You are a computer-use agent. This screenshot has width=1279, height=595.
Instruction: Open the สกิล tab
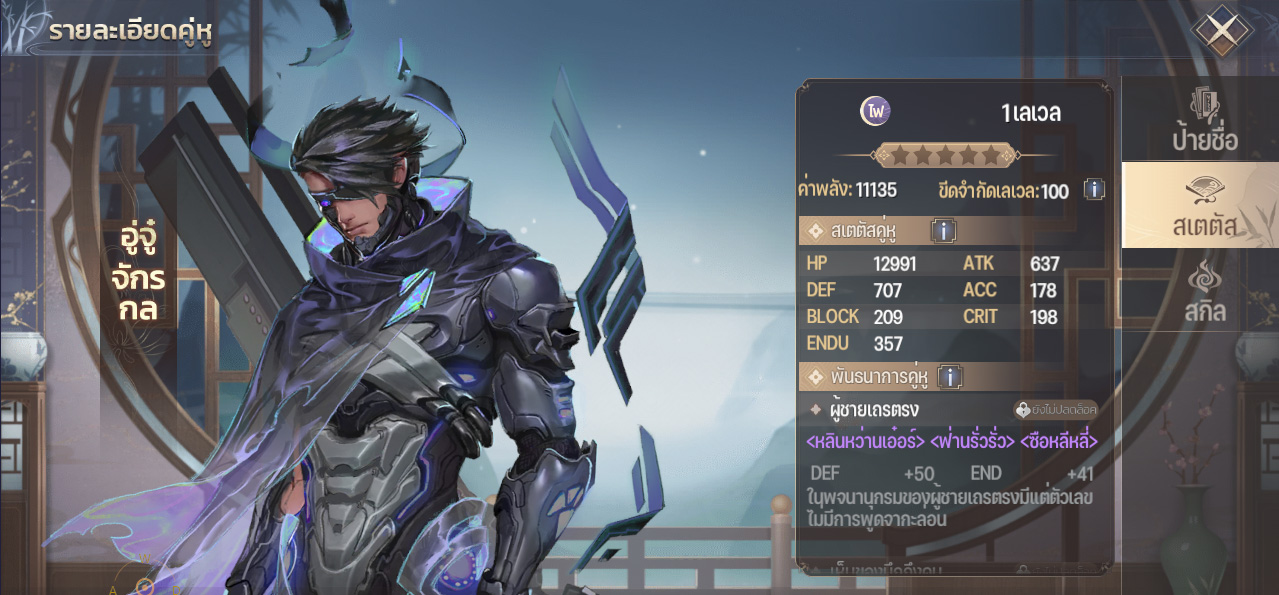1202,292
